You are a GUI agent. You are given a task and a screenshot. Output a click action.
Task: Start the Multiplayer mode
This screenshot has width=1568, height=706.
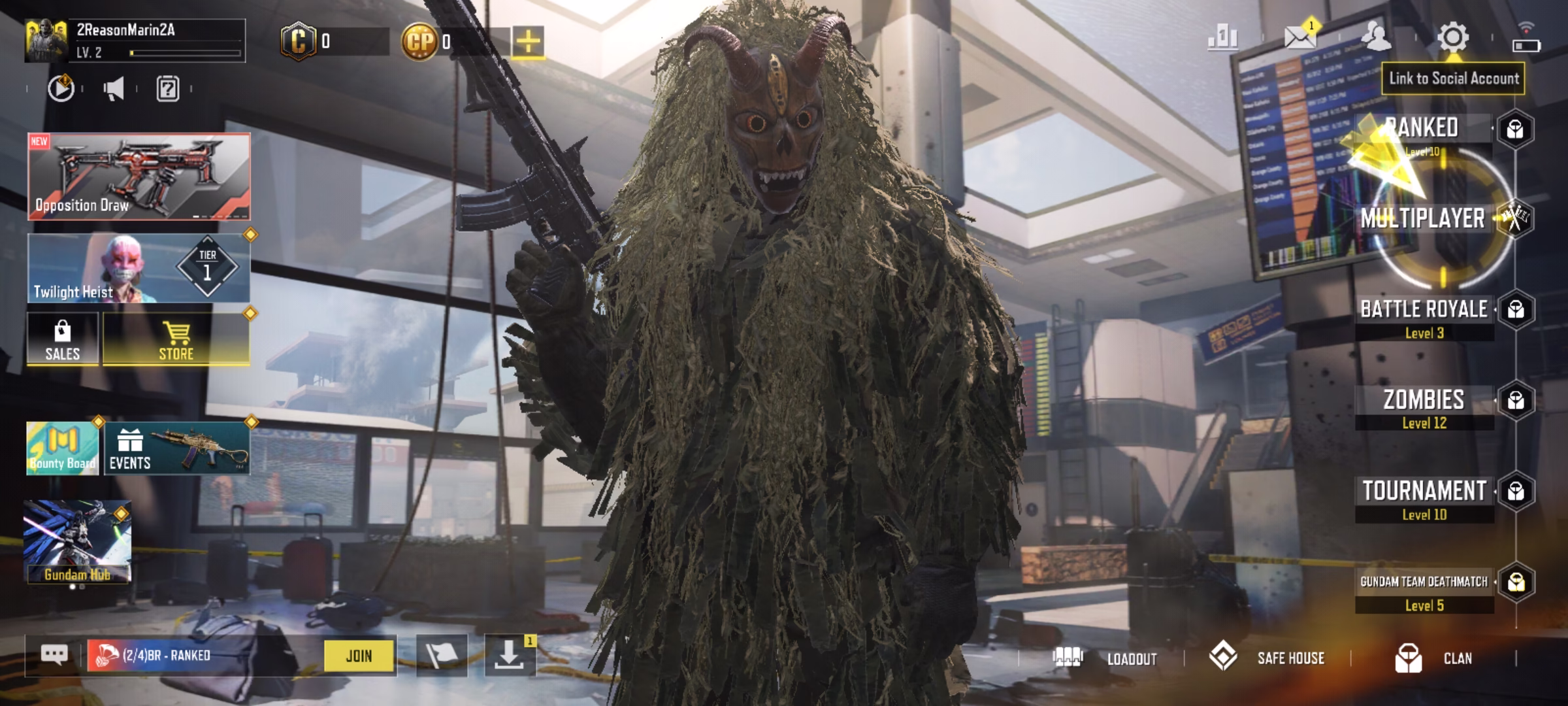(x=1423, y=218)
